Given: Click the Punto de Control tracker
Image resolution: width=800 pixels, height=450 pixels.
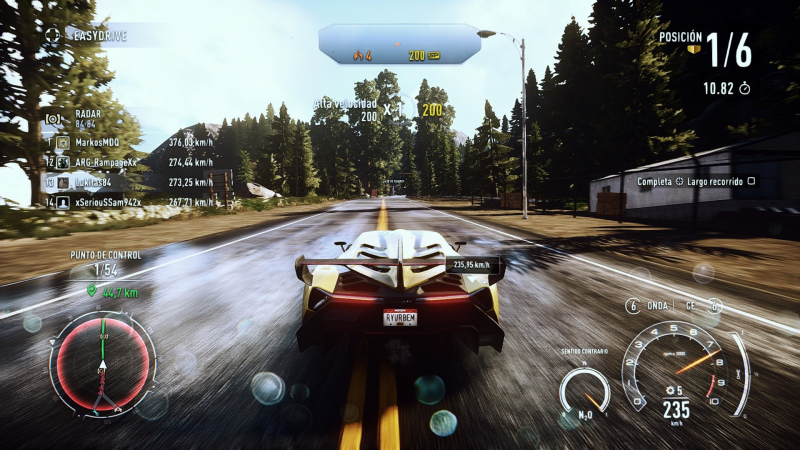Looking at the screenshot, I should 105,263.
